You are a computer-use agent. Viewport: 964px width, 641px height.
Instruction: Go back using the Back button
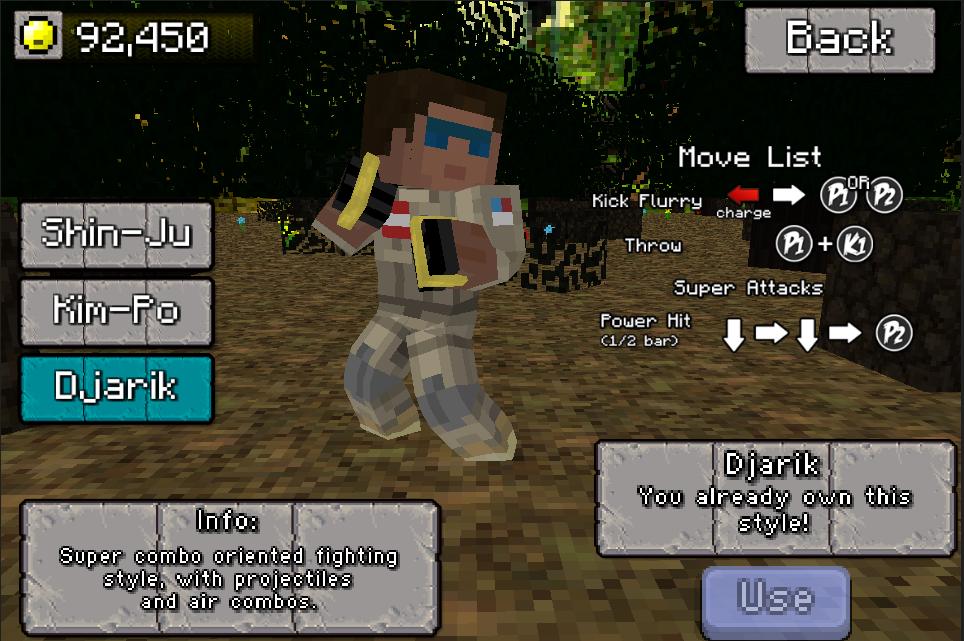(x=840, y=39)
